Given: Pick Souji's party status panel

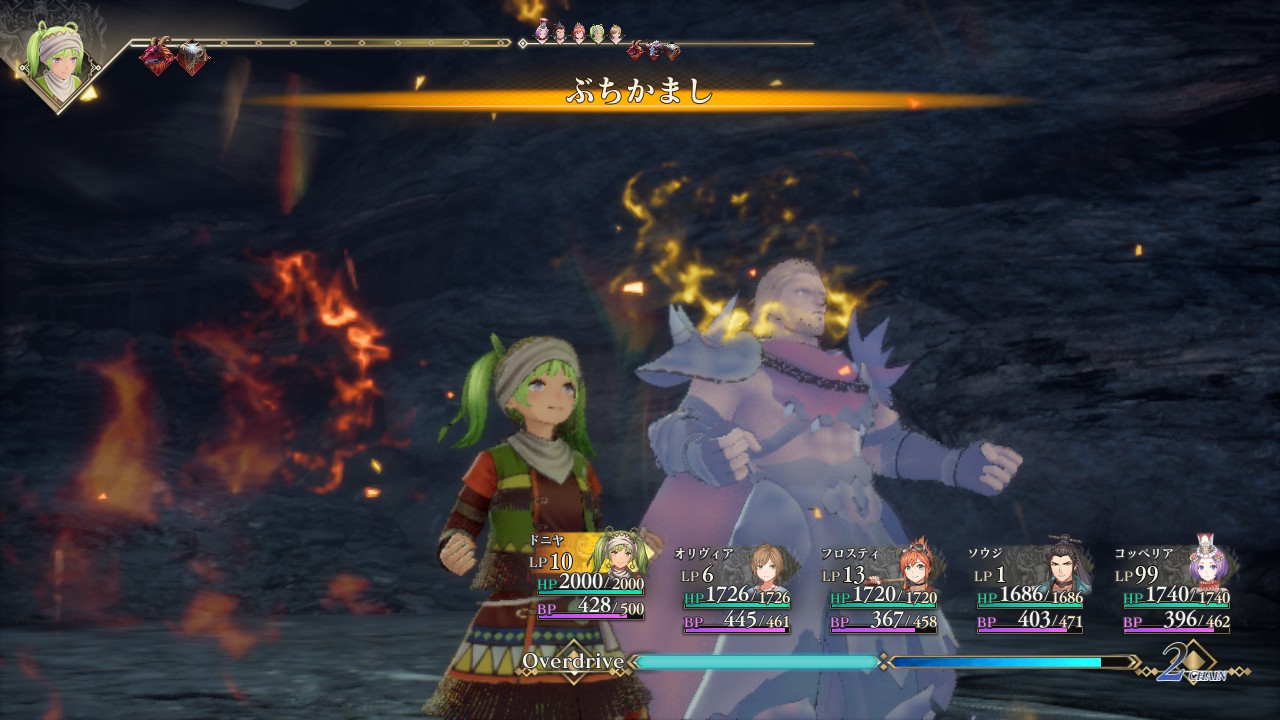Looking at the screenshot, I should tap(1029, 588).
